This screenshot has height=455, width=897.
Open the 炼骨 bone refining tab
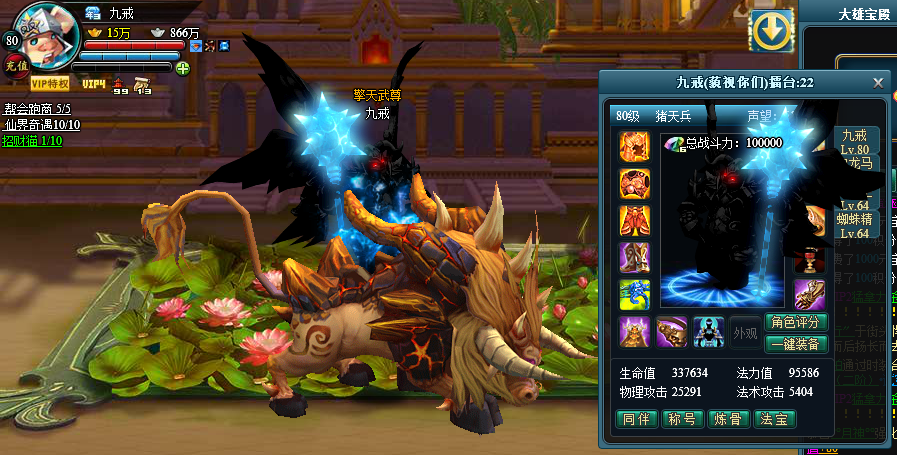point(729,419)
